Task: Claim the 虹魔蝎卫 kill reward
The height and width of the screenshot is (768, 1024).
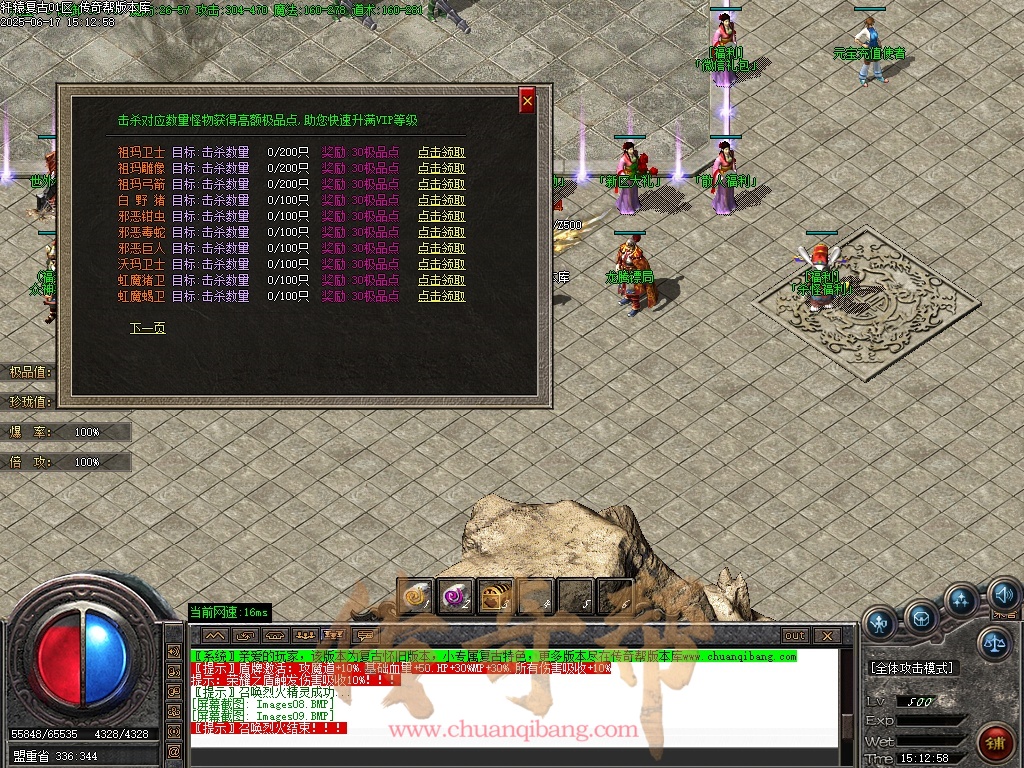Action: 441,297
